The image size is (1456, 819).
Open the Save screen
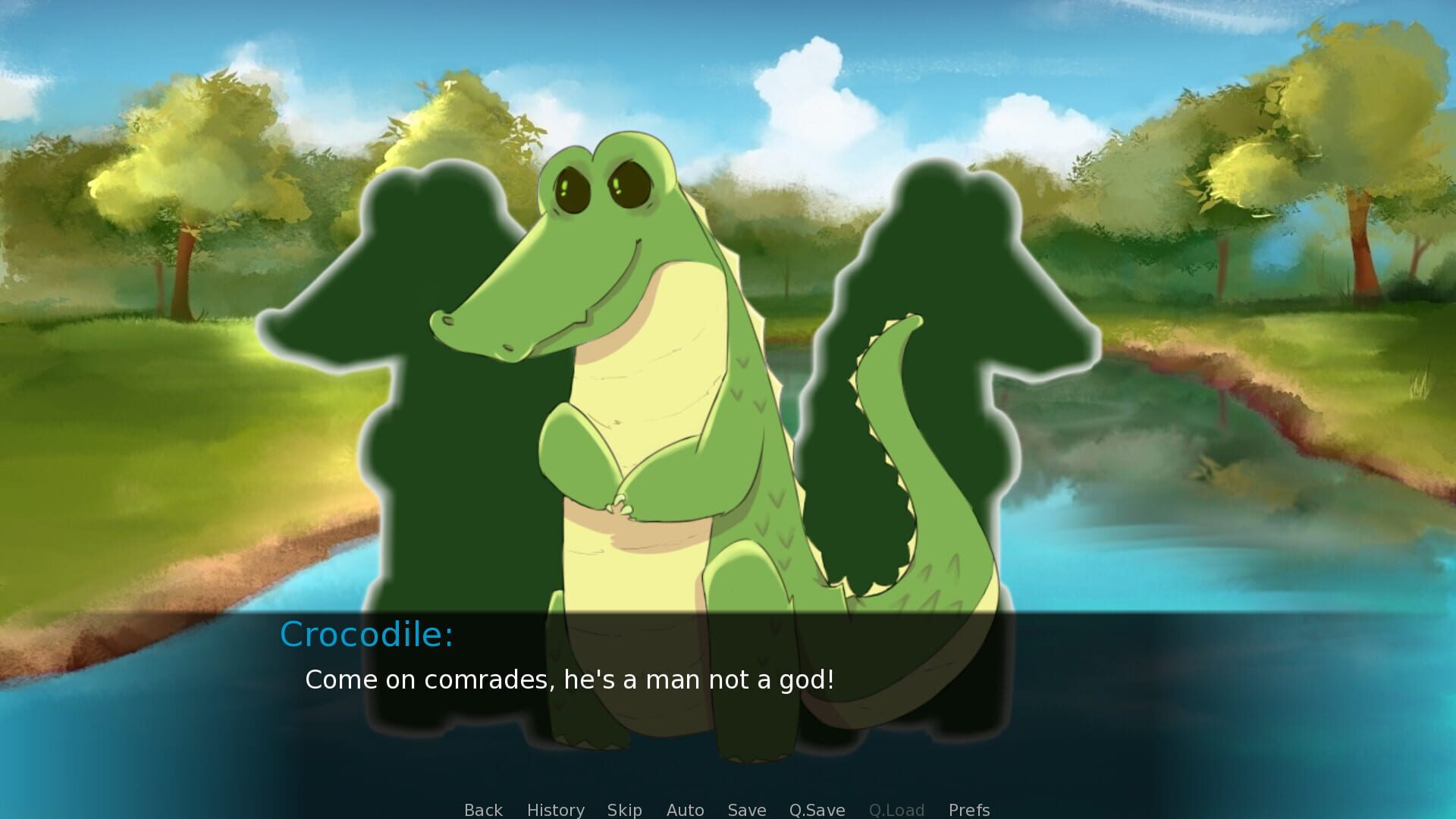(x=746, y=810)
